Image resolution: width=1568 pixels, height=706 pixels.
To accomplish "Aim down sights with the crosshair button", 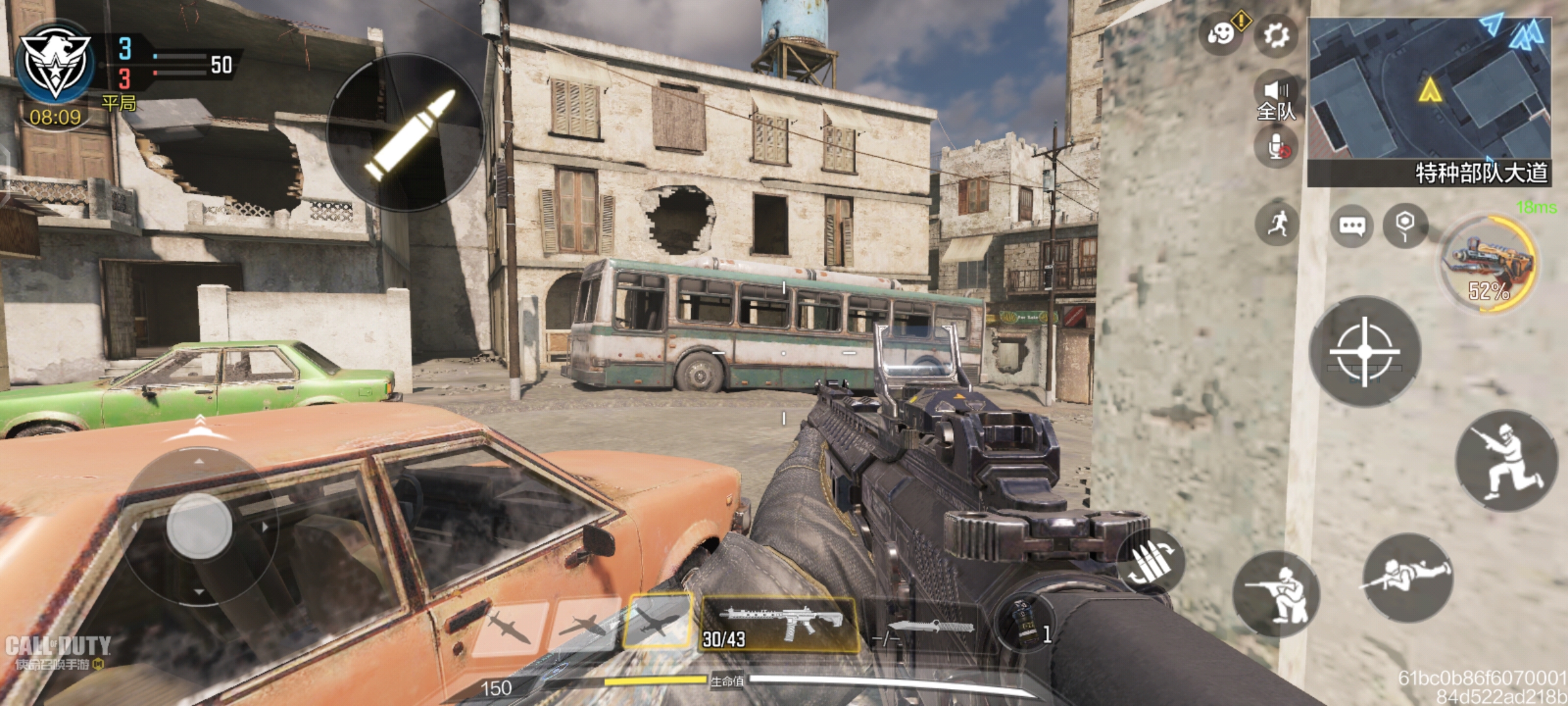I will 1365,352.
